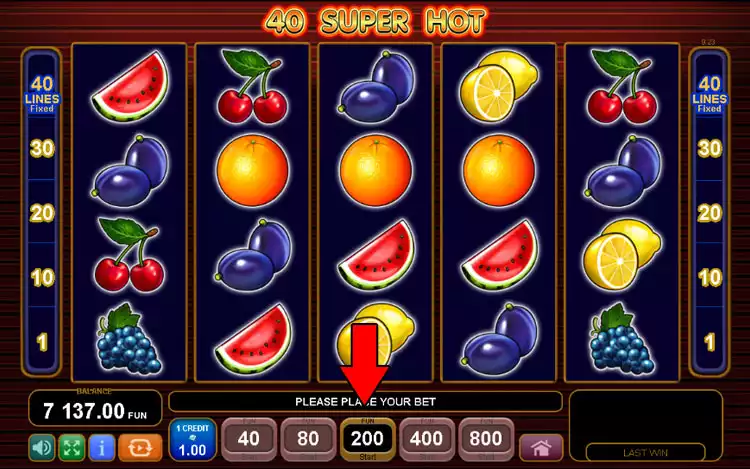This screenshot has width=750, height=469.
Task: Change the 1 credit denomination value
Action: coord(191,439)
